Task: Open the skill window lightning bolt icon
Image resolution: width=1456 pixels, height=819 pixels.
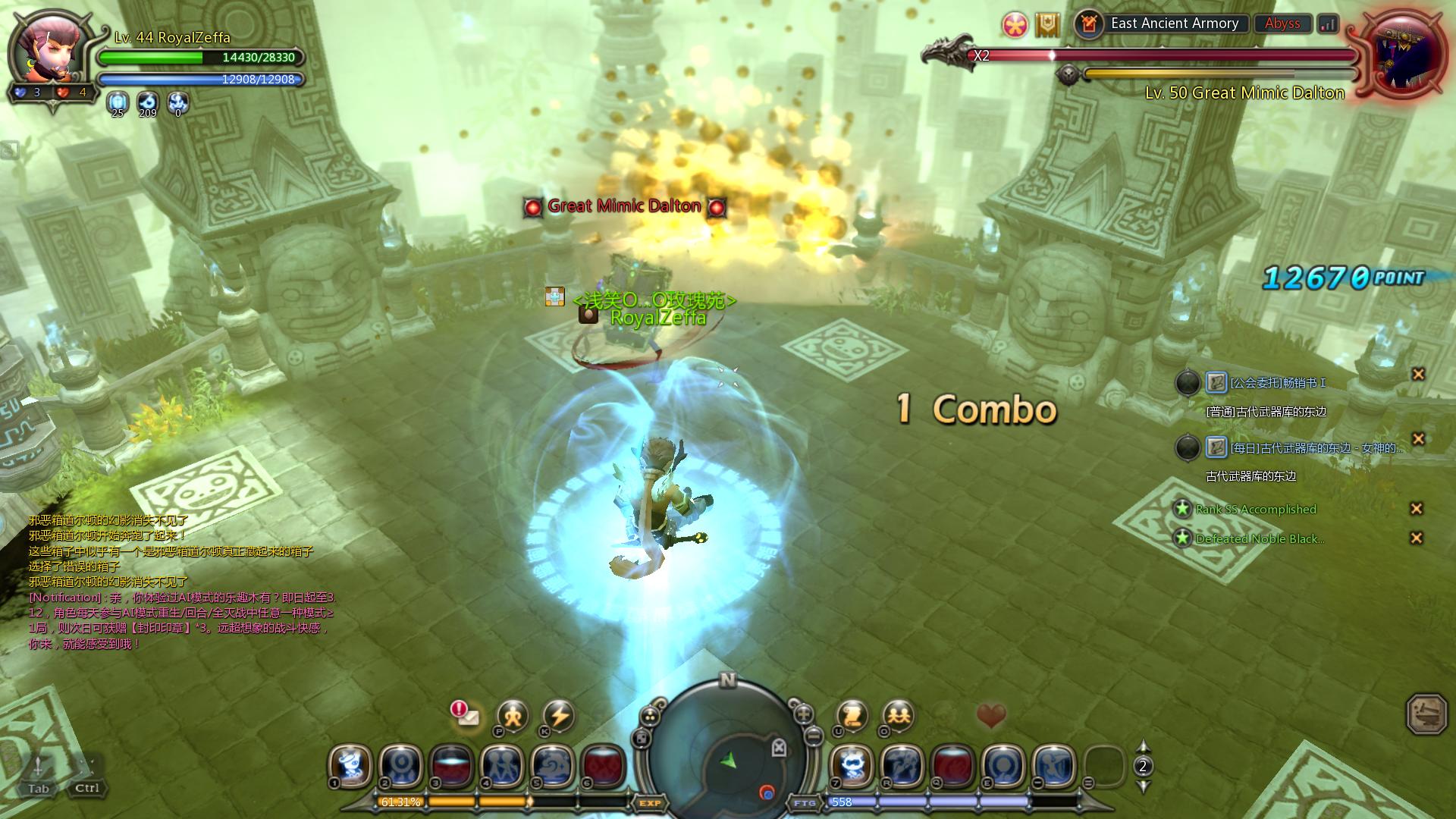Action: [x=560, y=715]
